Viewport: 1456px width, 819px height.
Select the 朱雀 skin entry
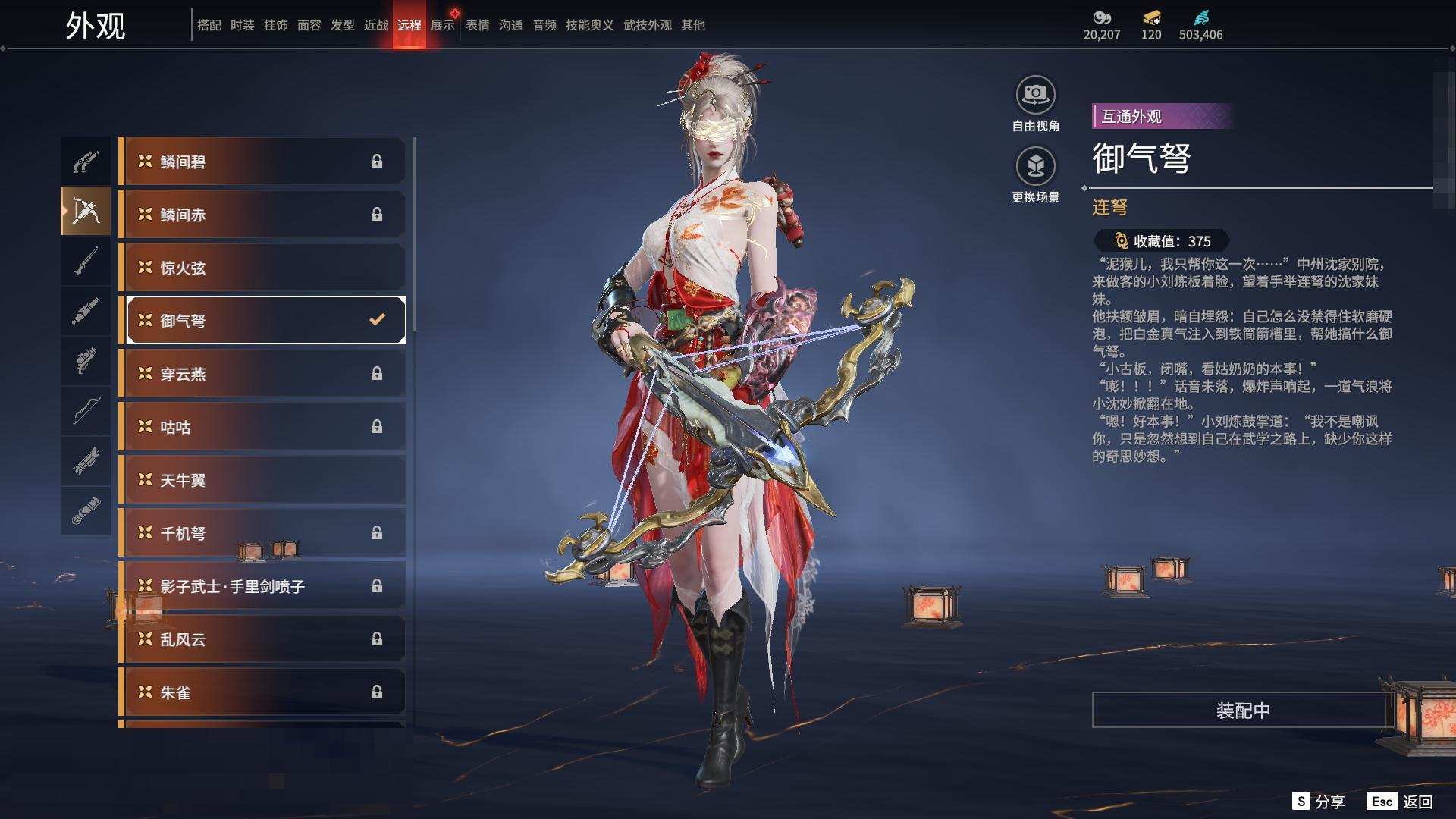[262, 692]
